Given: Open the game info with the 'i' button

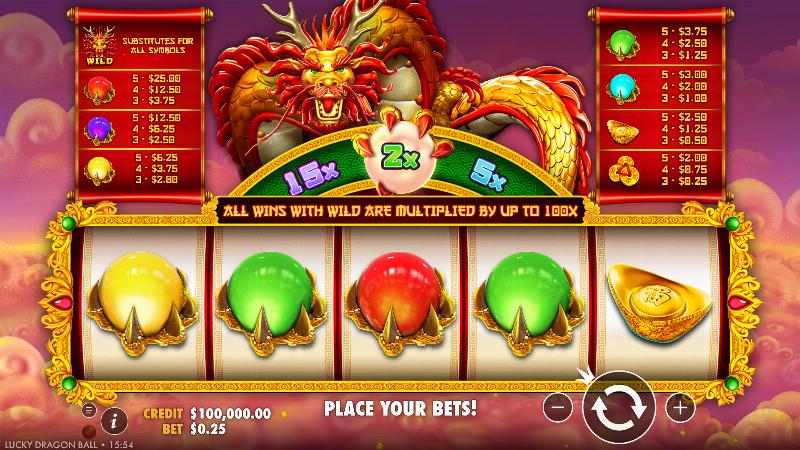Looking at the screenshot, I should pos(114,420).
